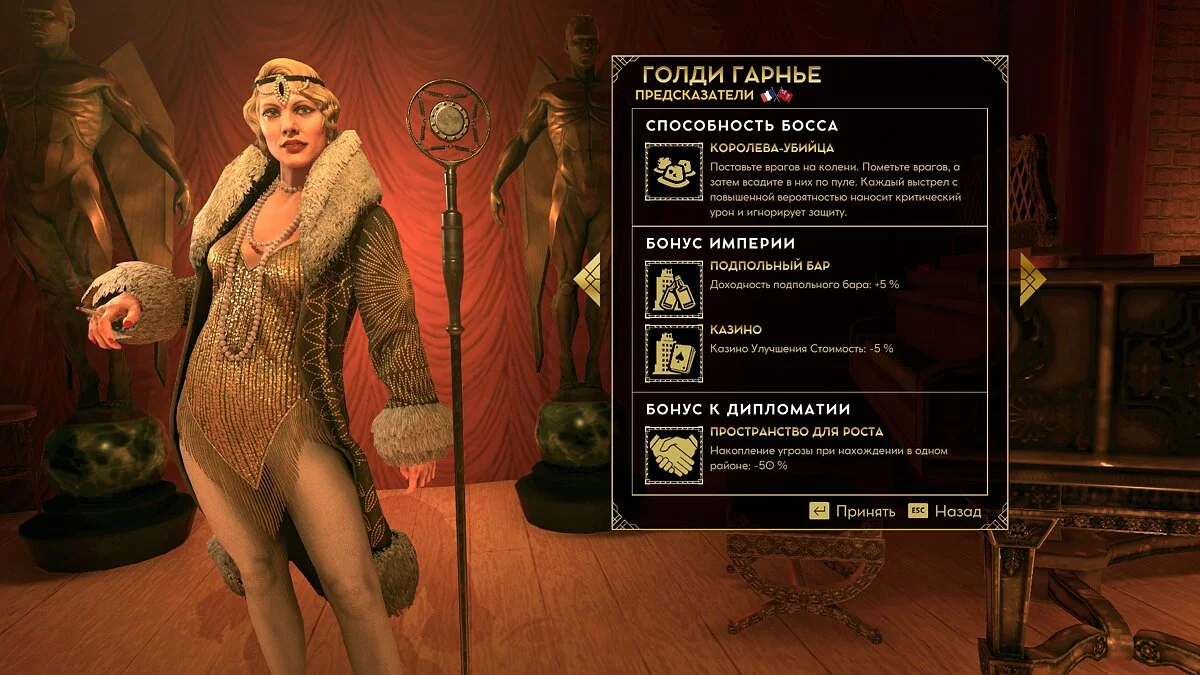This screenshot has width=1200, height=675.
Task: Select the handshake diplomacy bonus icon
Action: point(673,455)
